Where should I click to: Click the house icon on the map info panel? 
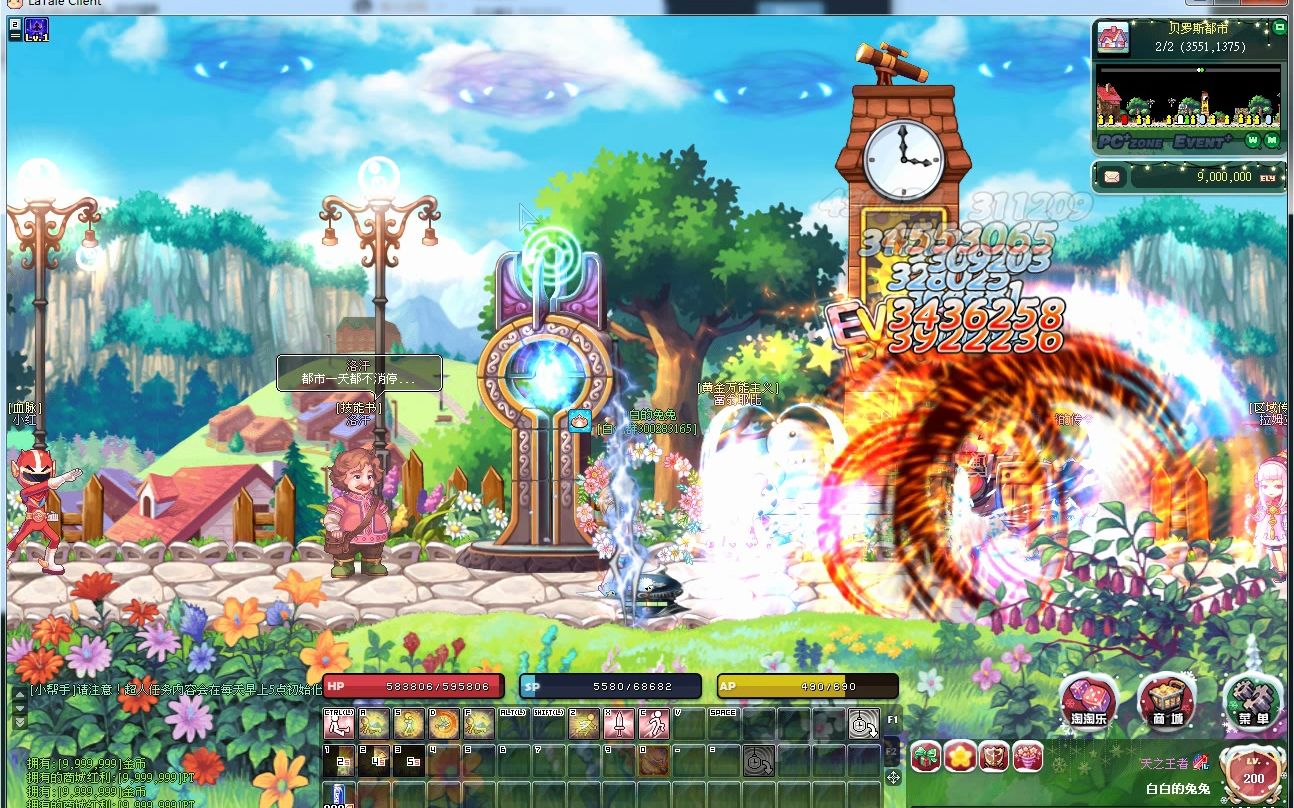pyautogui.click(x=1113, y=40)
